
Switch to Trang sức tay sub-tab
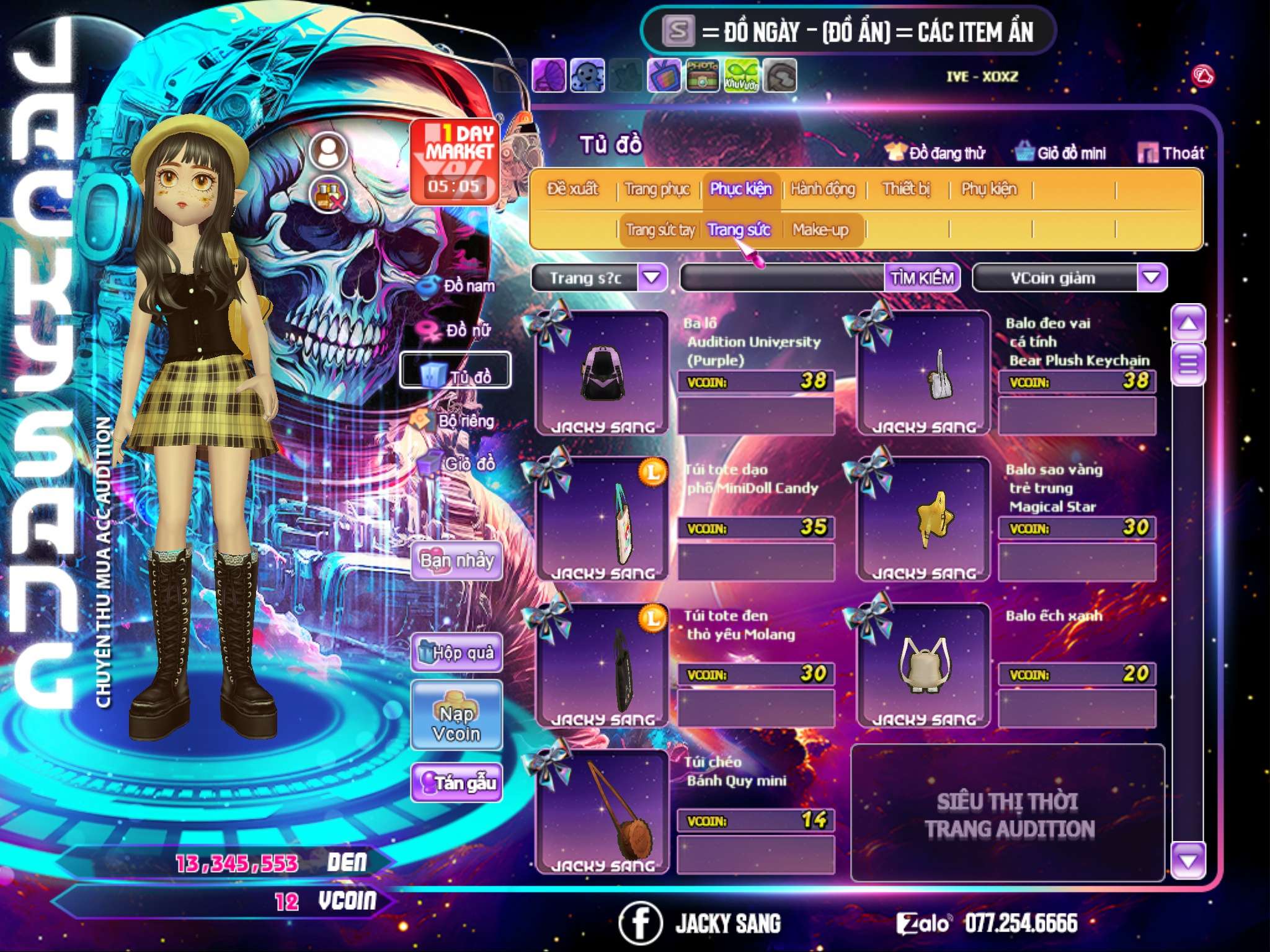pyautogui.click(x=660, y=230)
